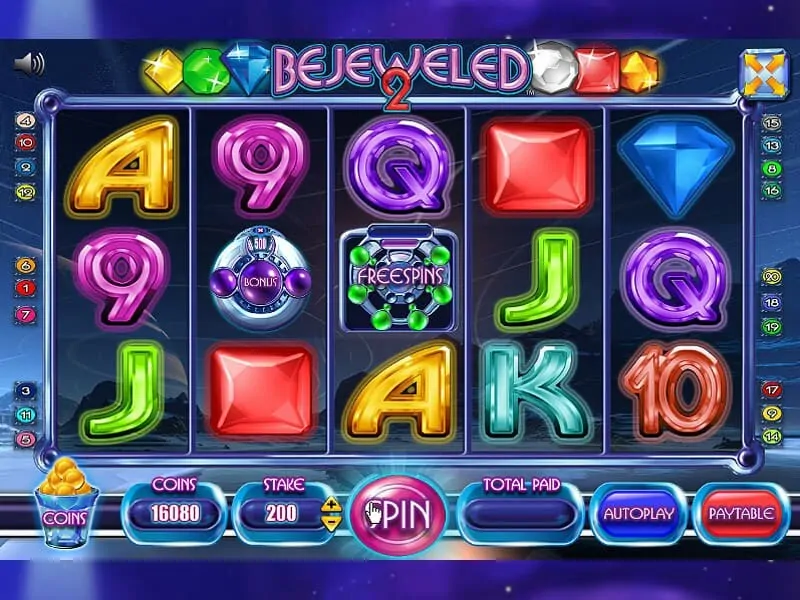Image resolution: width=800 pixels, height=600 pixels.
Task: Choose payline number 14 marker
Action: [771, 436]
